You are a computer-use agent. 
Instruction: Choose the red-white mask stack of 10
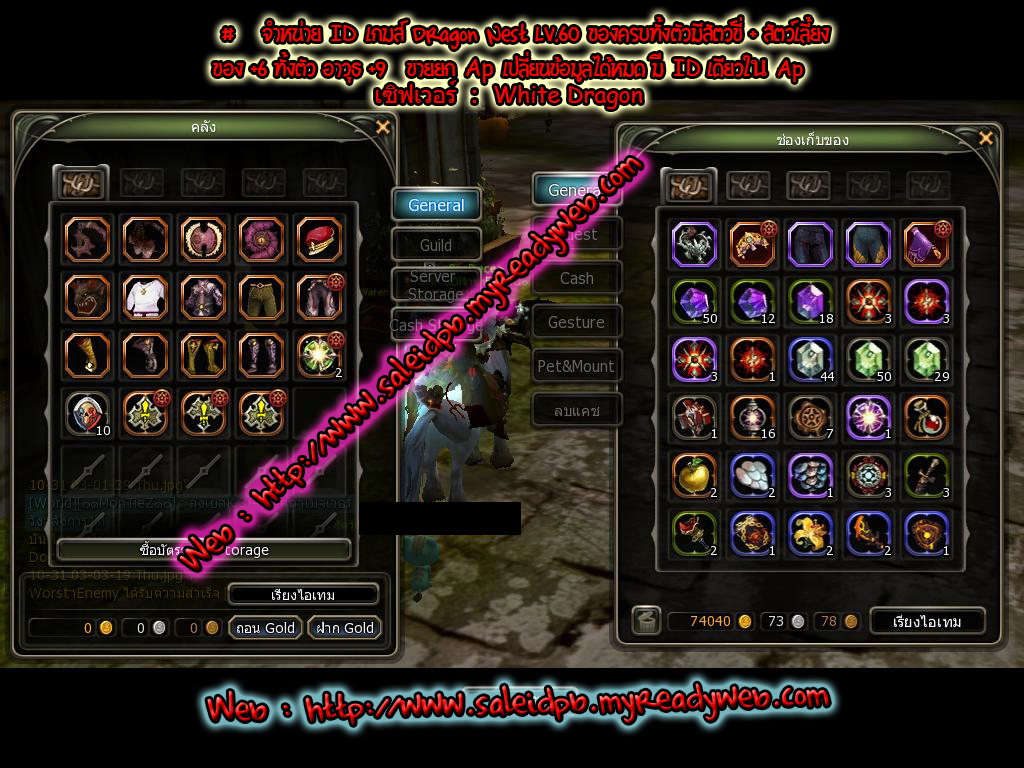[87, 412]
